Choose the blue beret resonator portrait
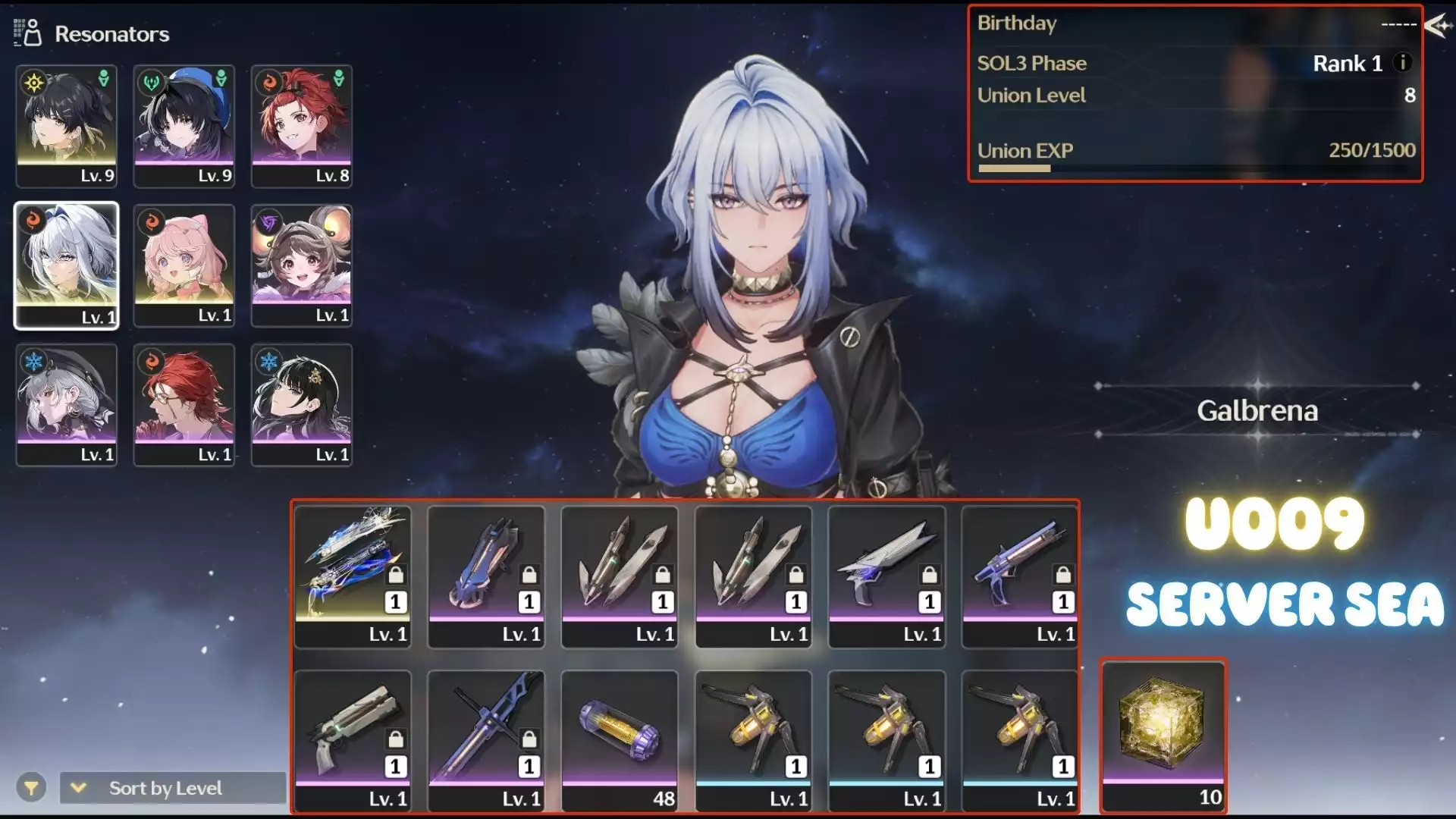 tap(184, 125)
